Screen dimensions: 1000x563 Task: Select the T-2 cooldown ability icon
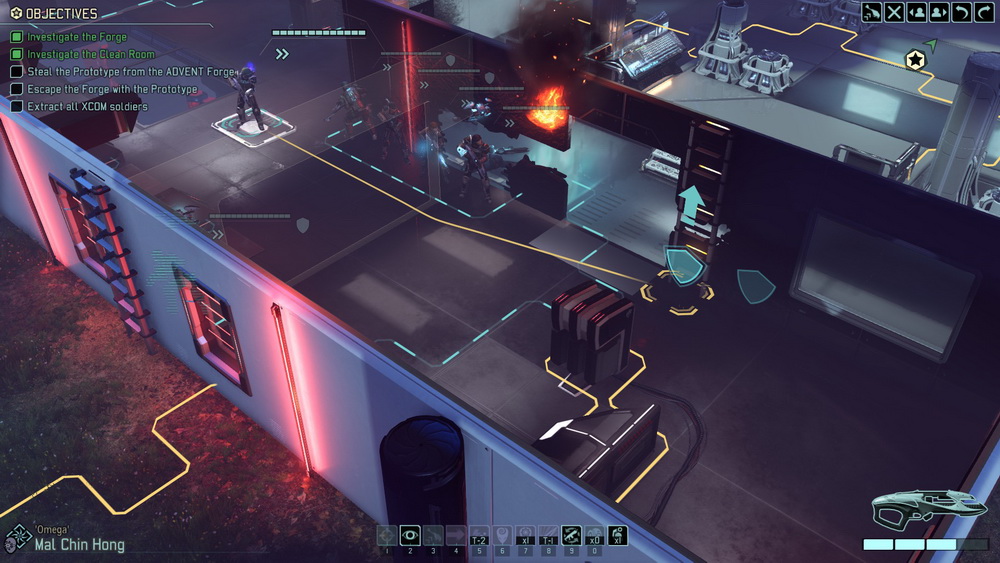(x=479, y=535)
